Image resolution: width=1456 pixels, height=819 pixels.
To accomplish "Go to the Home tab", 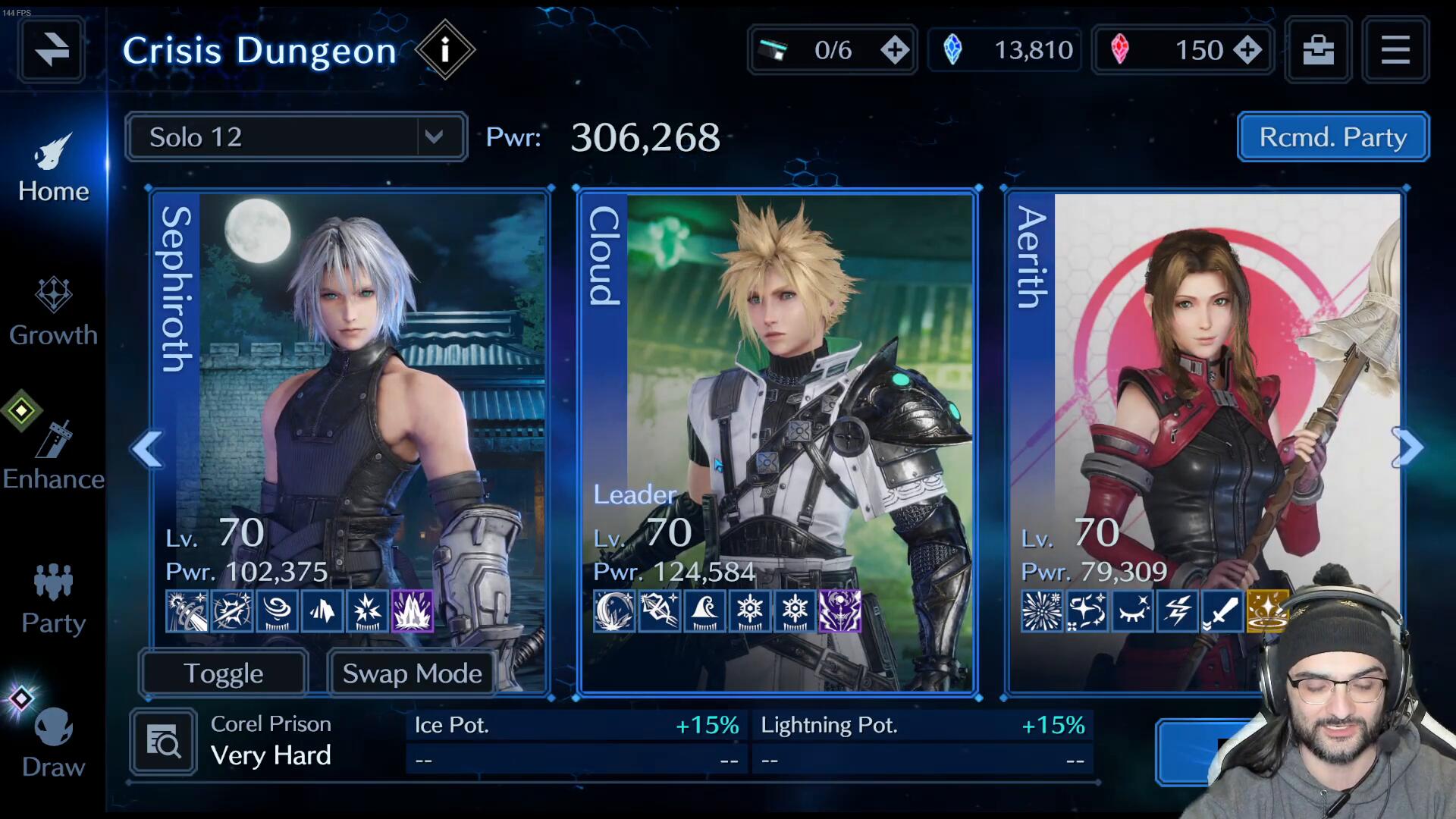I will [x=53, y=168].
